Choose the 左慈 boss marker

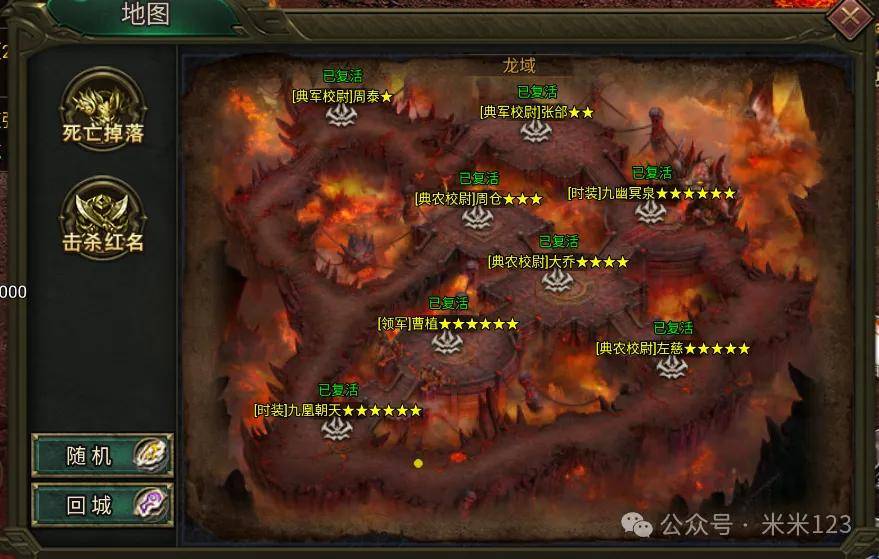672,366
